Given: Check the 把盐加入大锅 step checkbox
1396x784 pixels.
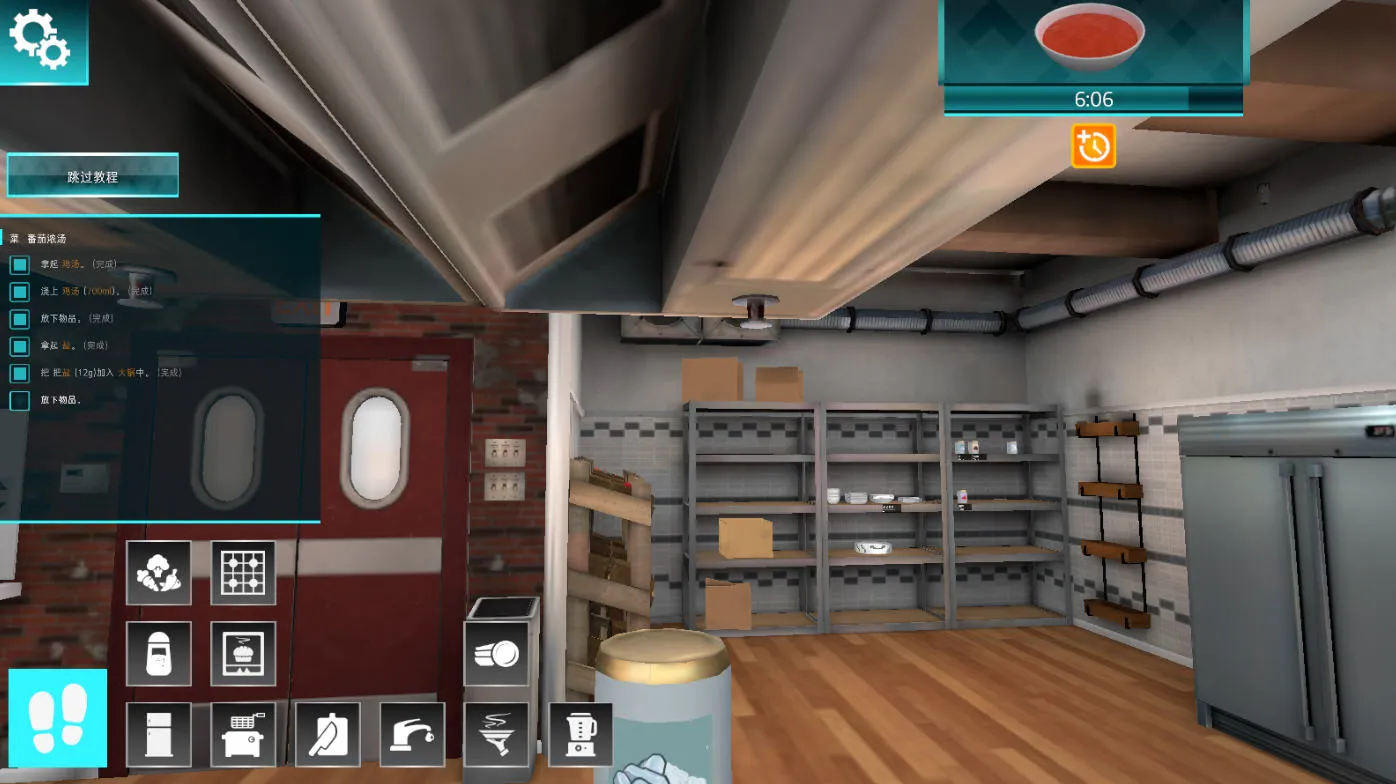Looking at the screenshot, I should point(19,372).
